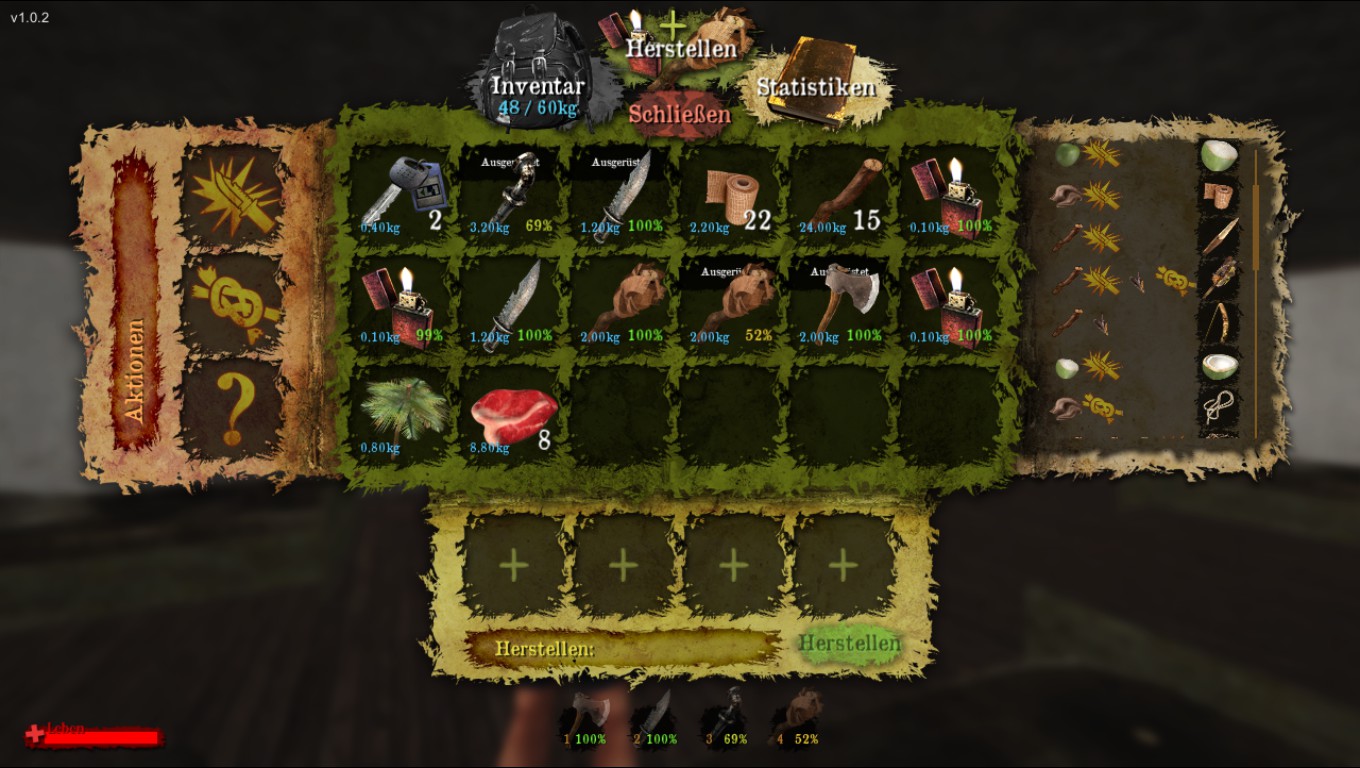Pick the lighter with 99% durability
Screen dimensions: 1360x768
(x=401, y=305)
